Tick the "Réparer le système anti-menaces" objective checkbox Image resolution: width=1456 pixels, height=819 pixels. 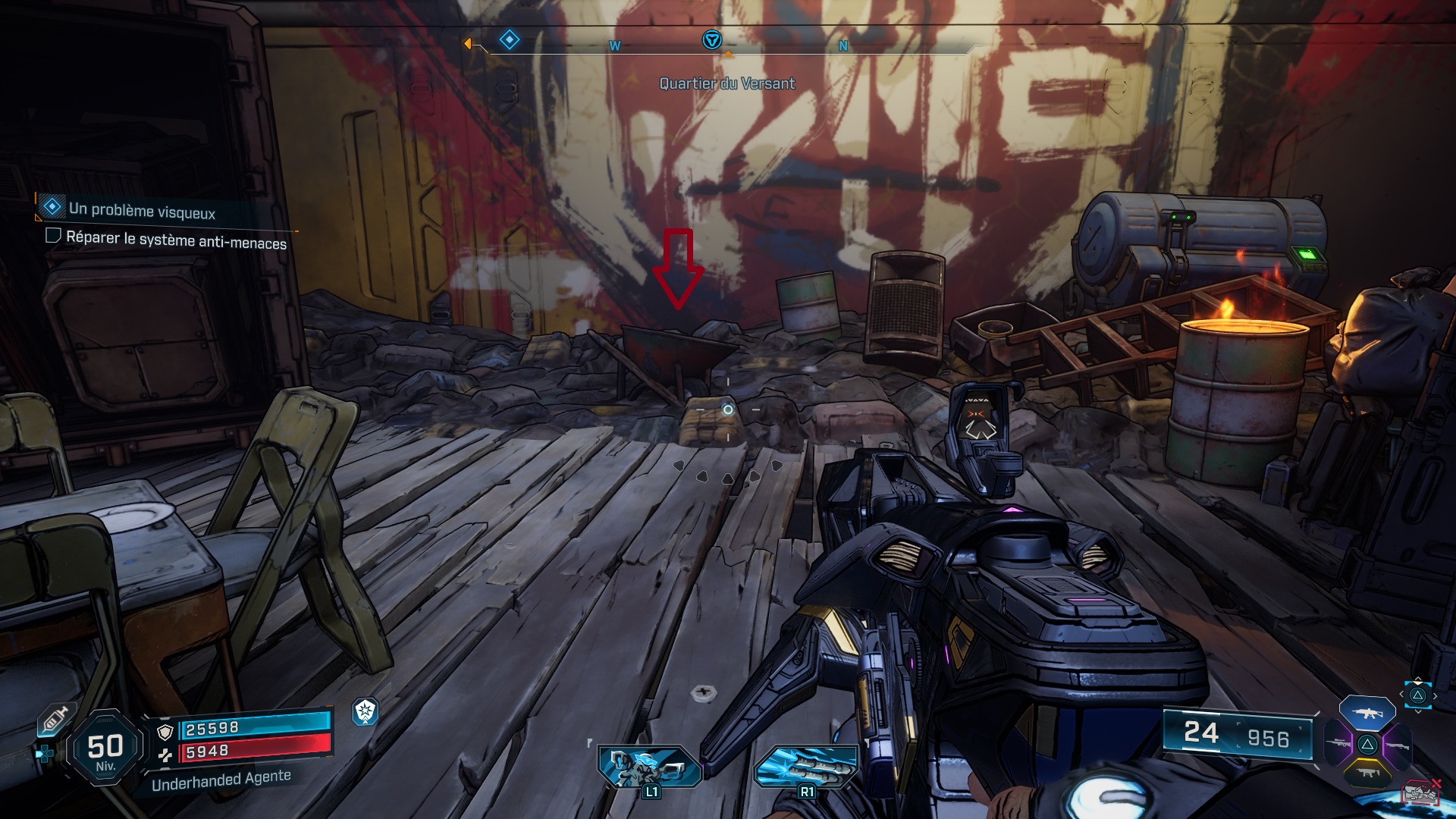pos(53,236)
